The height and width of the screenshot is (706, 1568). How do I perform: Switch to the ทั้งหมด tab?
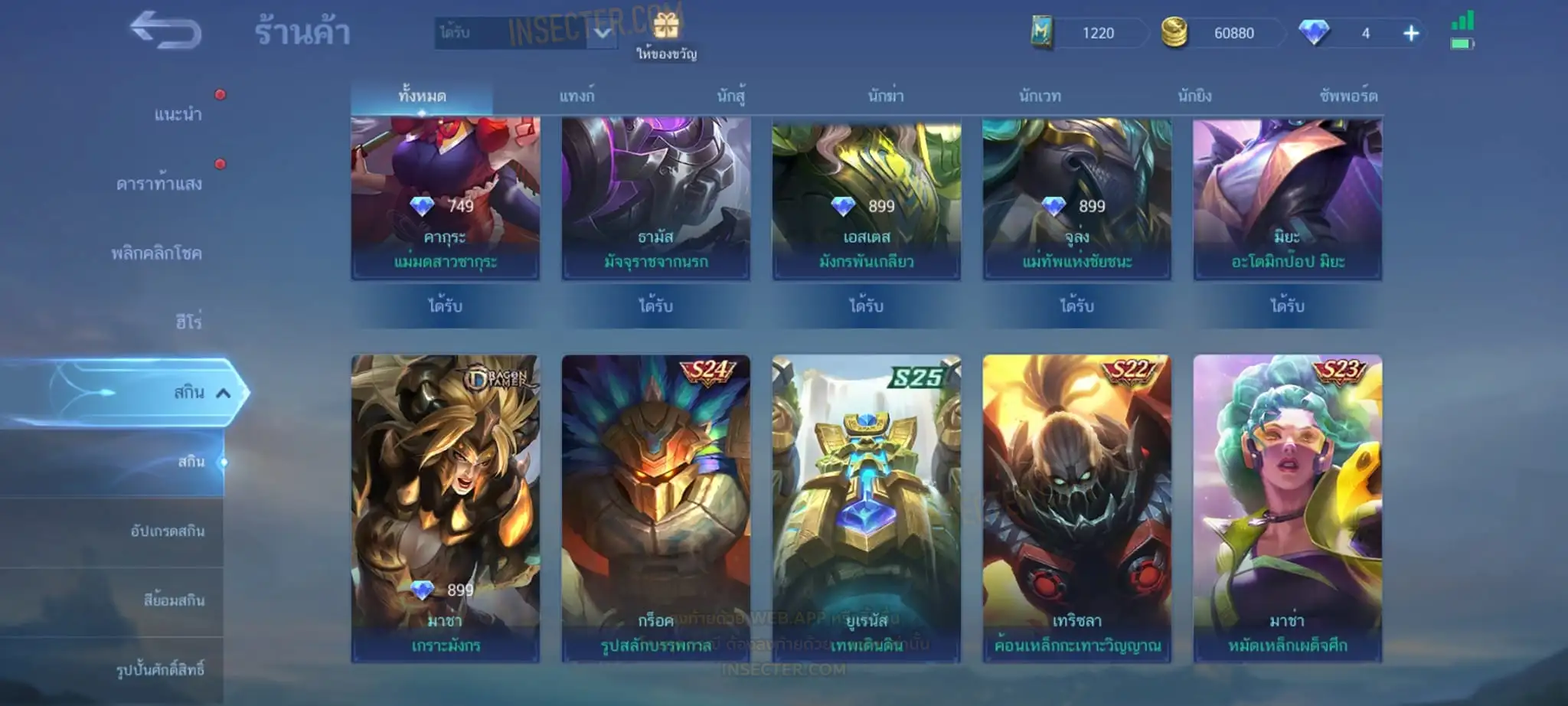(x=422, y=96)
